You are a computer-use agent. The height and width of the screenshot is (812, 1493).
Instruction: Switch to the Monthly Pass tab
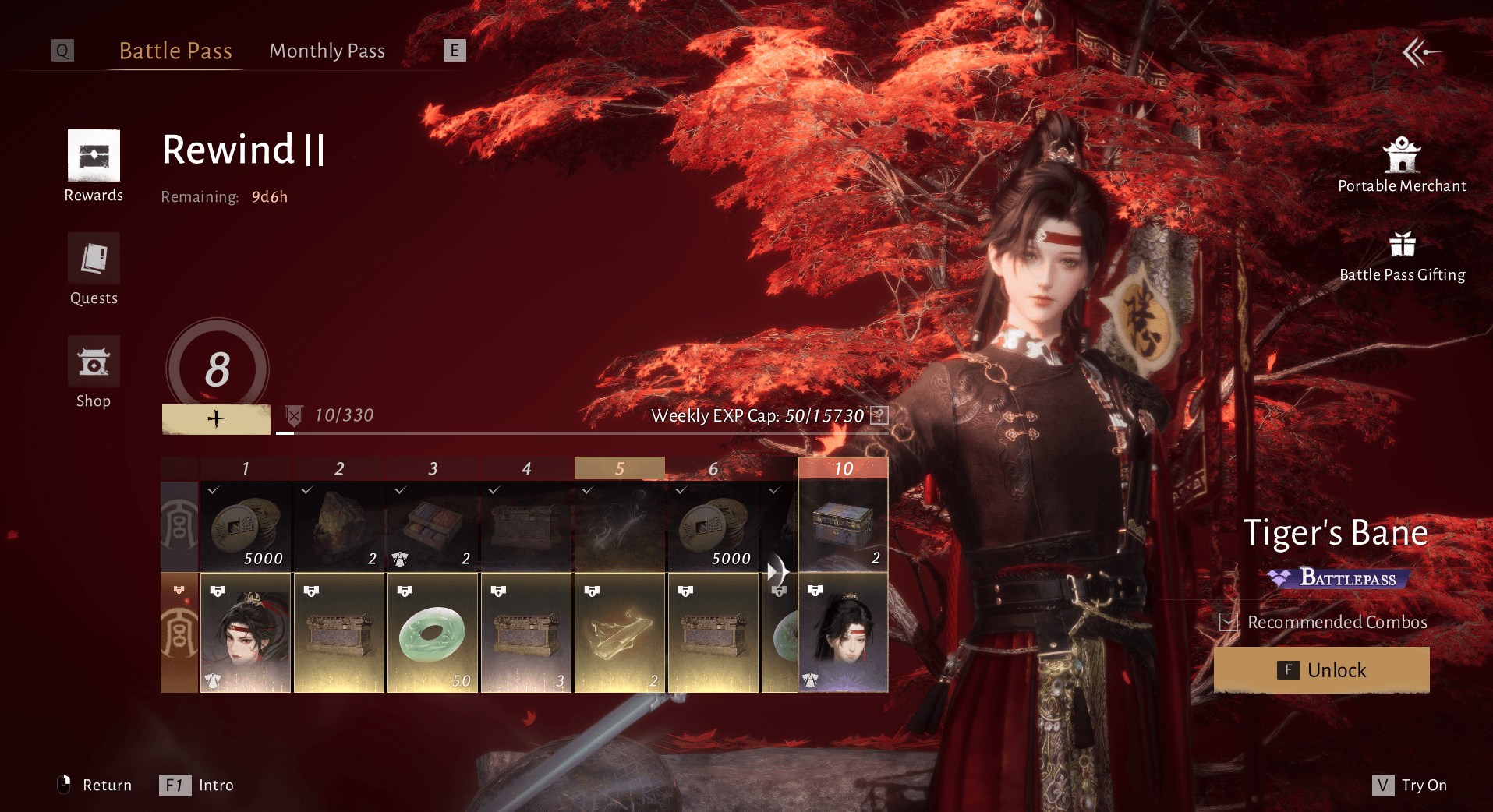click(x=327, y=51)
